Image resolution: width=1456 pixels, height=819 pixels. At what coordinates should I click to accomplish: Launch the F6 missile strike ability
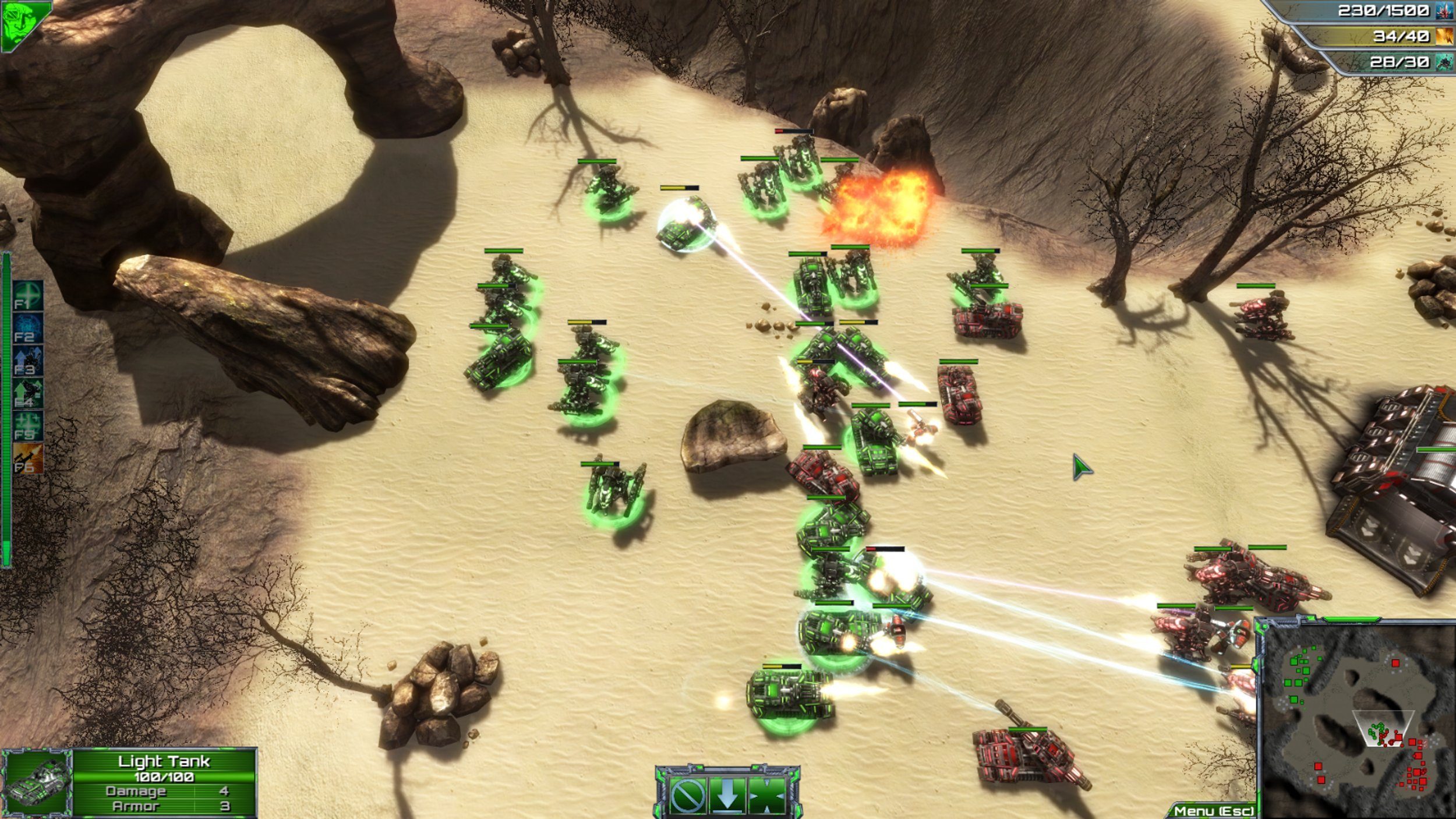coord(28,458)
